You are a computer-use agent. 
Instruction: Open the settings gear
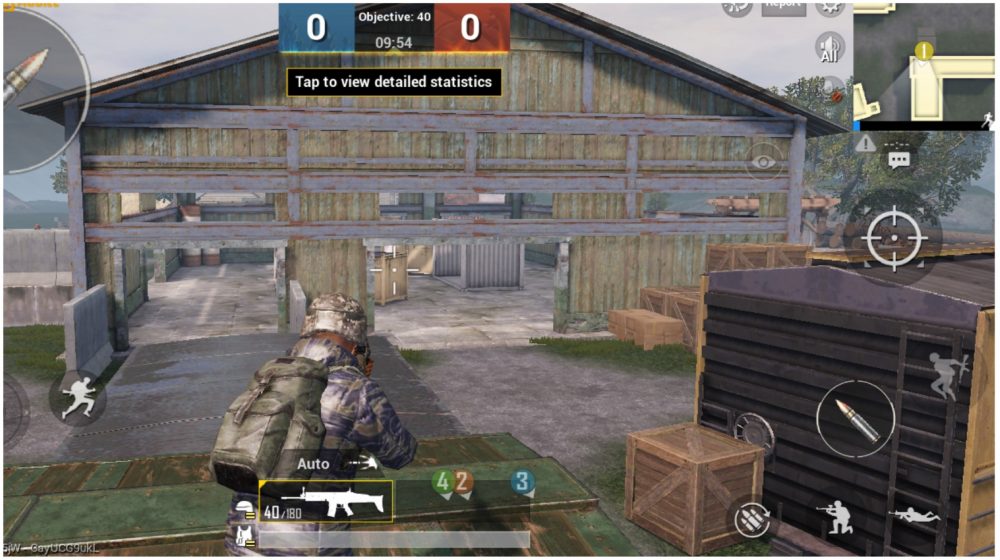coord(829,5)
